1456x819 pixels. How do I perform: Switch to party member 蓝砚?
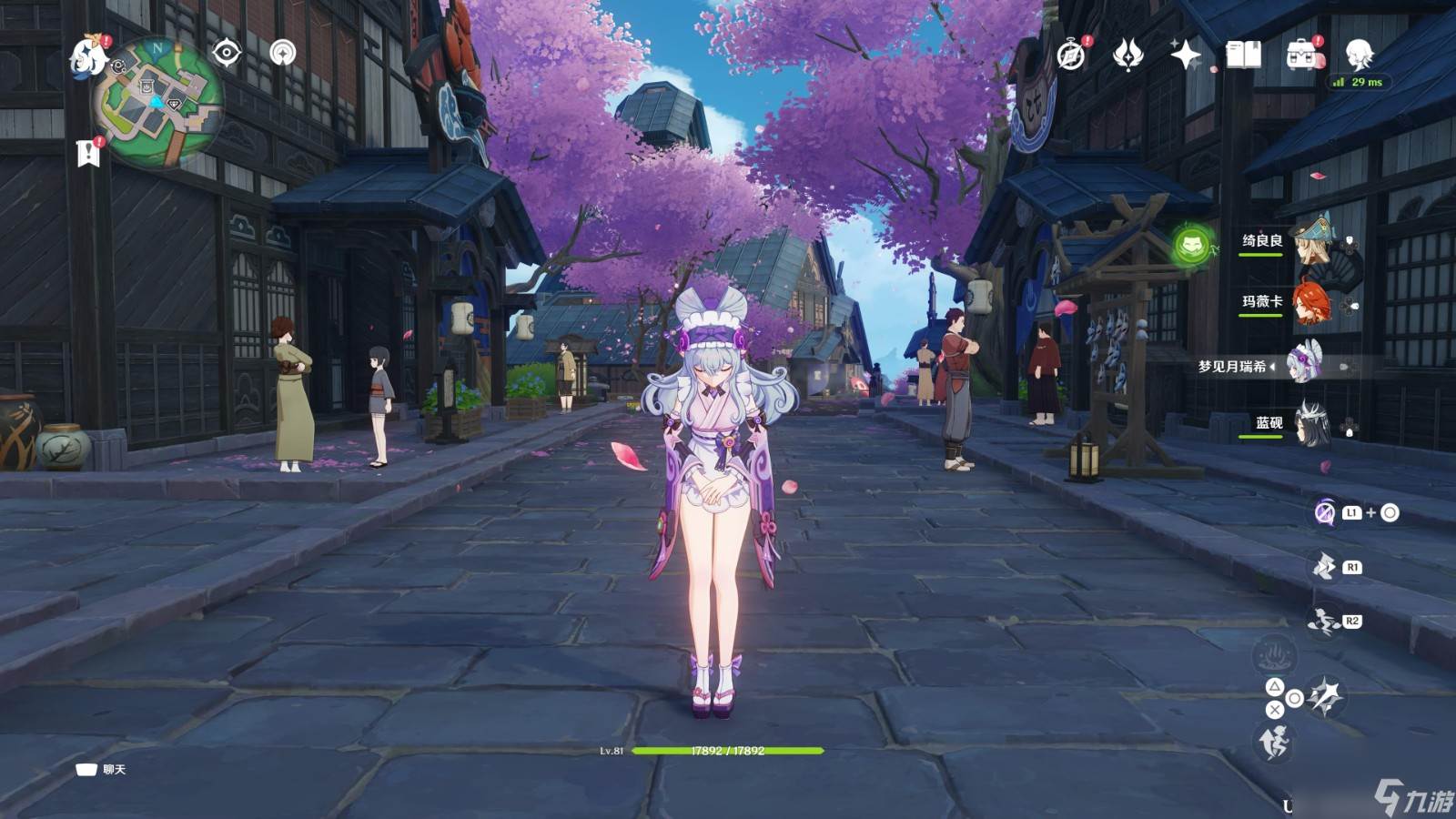(1311, 424)
